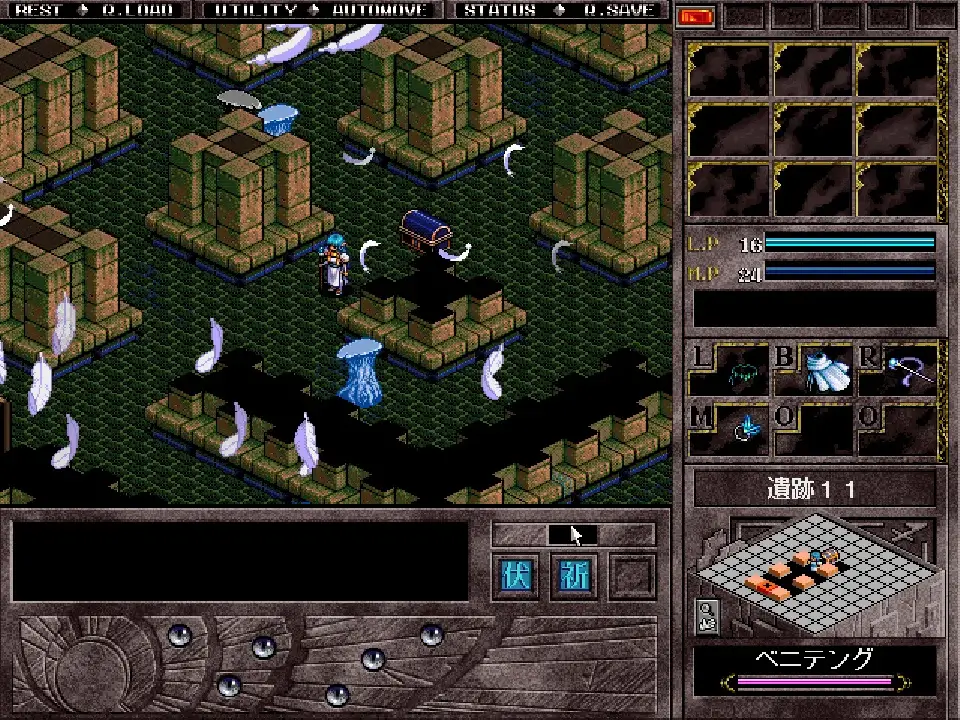Screen dimensions: 960x720
Task: Quick save with Q.SAVE
Action: [619, 10]
